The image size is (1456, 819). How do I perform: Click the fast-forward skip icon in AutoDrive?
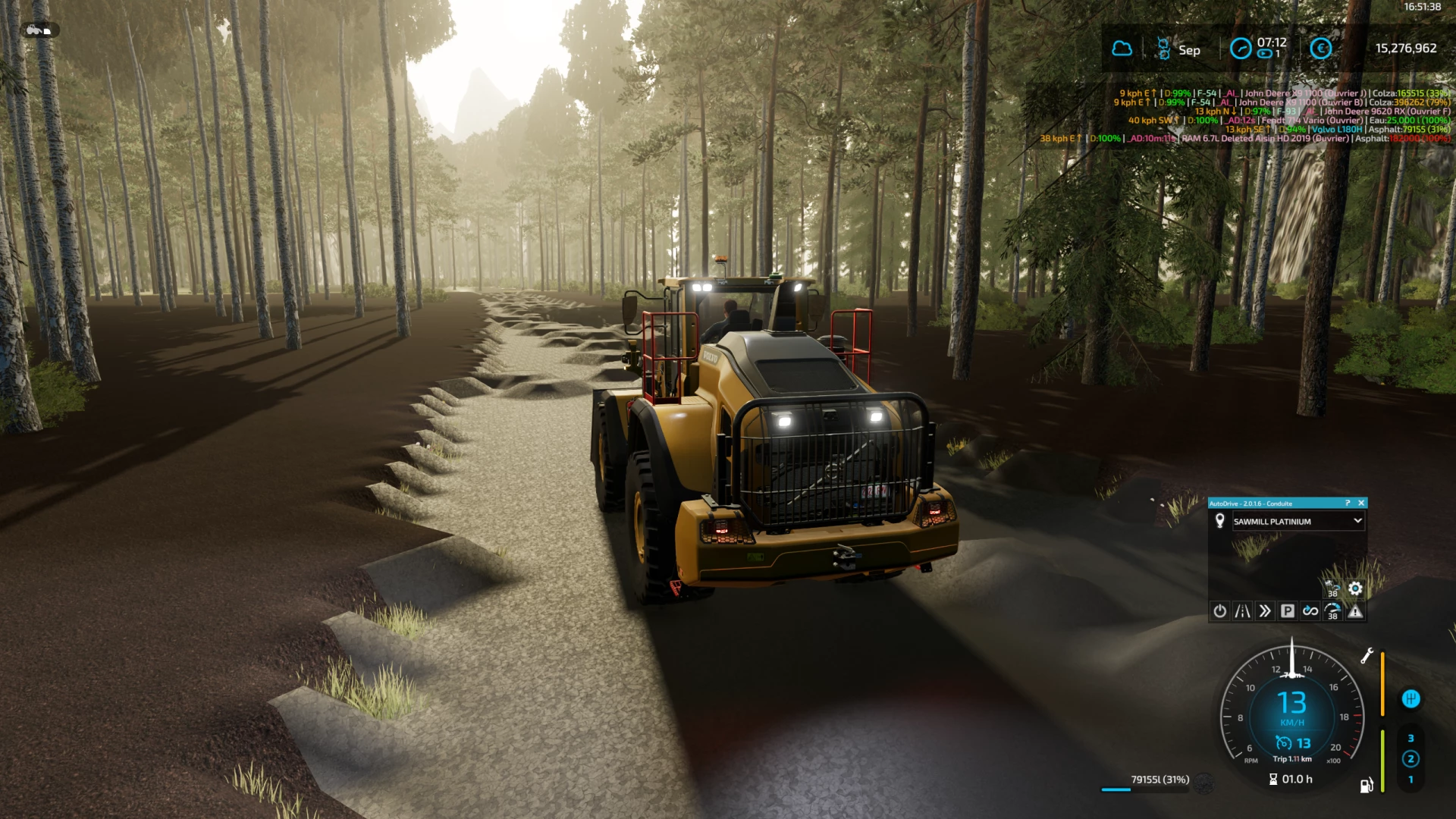(x=1266, y=610)
